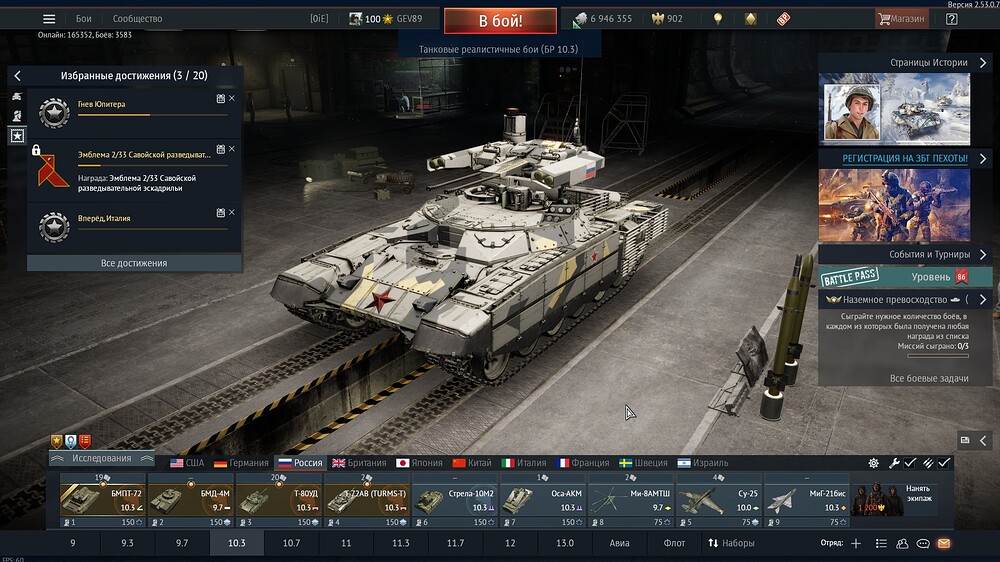Open the 'Сообщество' menu
The height and width of the screenshot is (562, 1000).
138,19
